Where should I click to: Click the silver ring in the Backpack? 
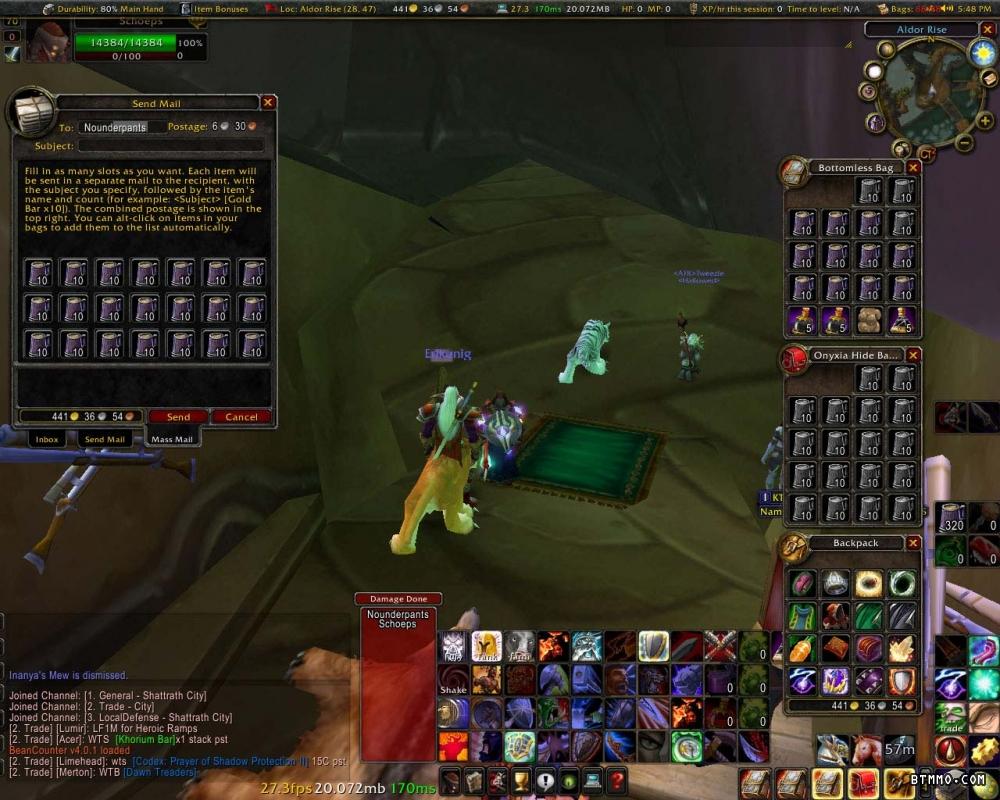pos(835,583)
